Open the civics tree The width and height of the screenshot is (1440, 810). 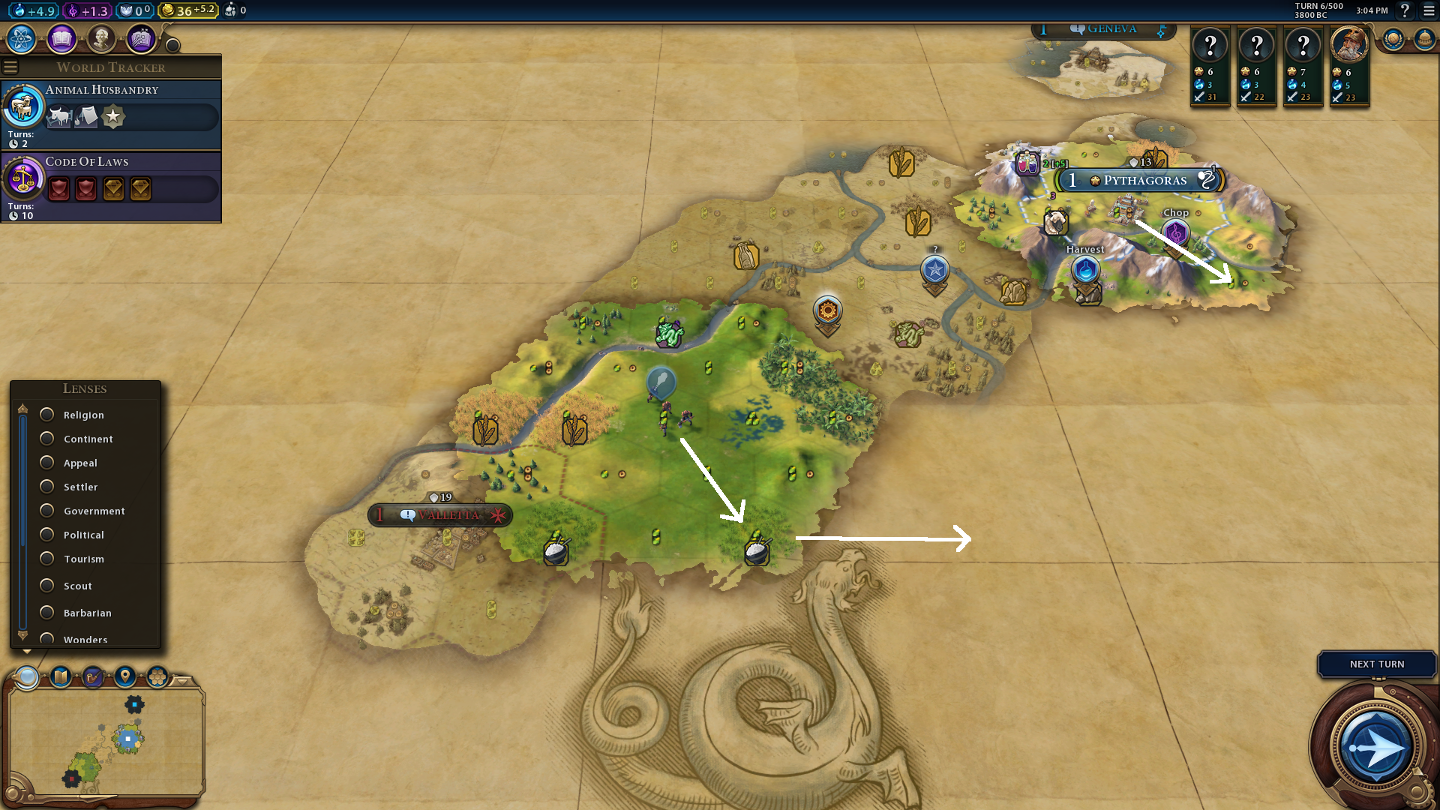point(62,39)
